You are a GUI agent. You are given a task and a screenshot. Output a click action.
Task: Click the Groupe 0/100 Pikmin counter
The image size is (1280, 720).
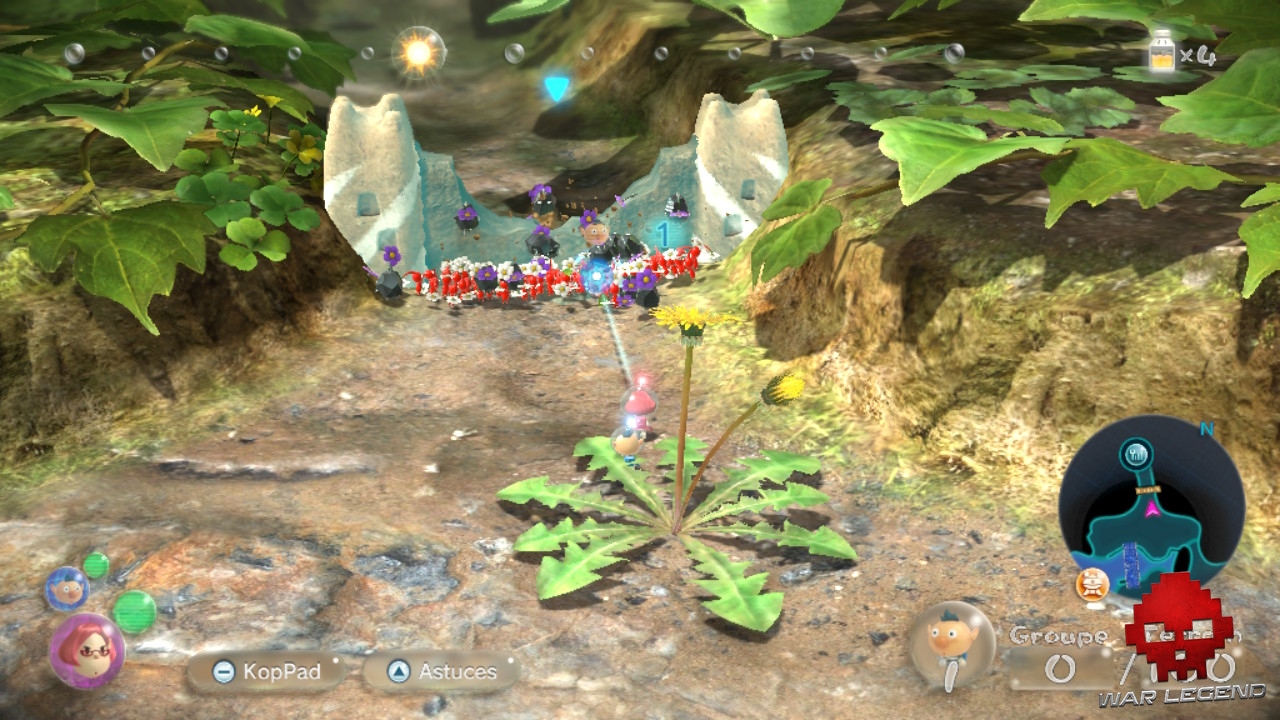tap(1060, 650)
